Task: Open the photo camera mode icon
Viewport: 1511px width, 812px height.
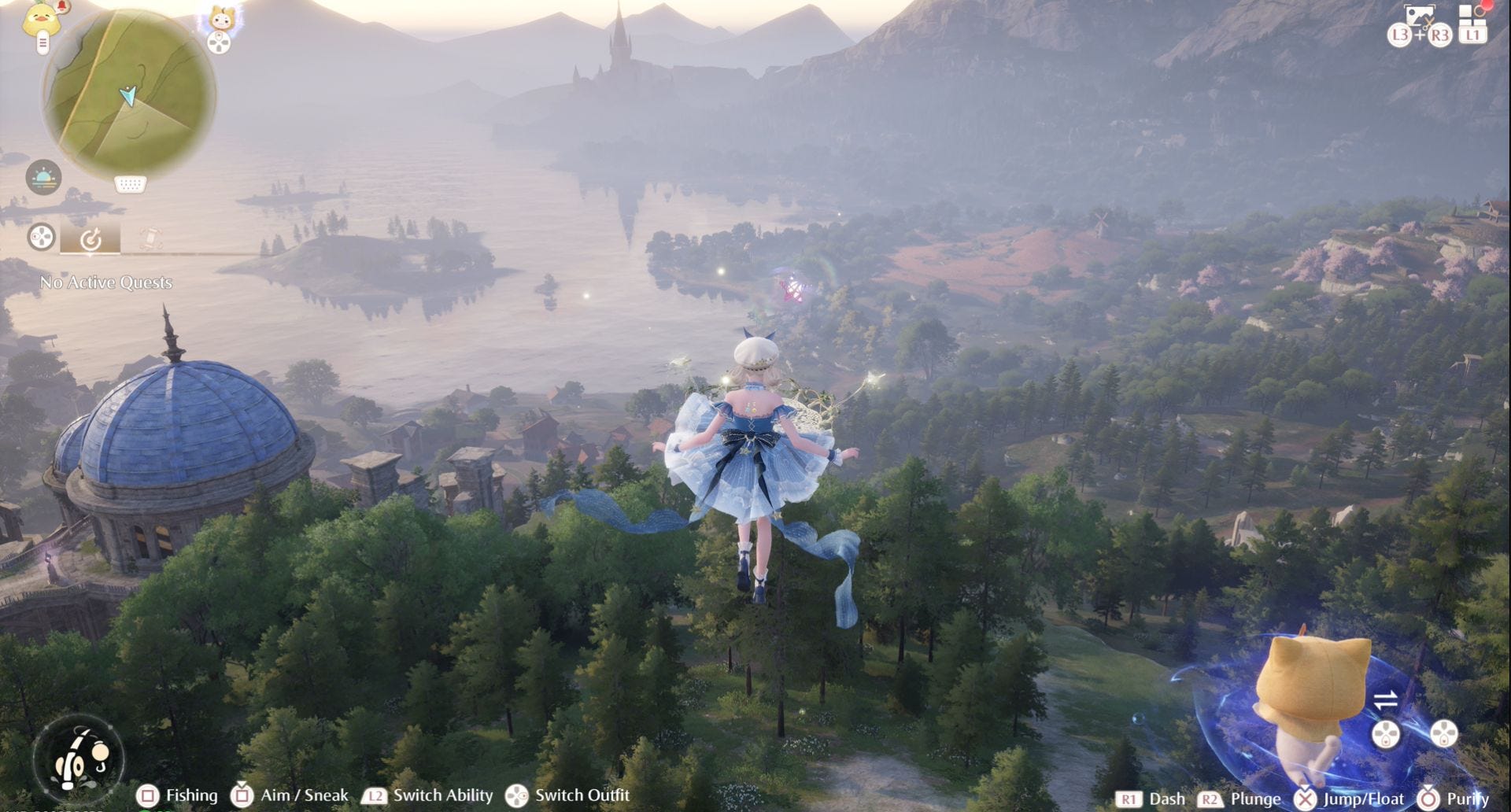Action: coord(1420,17)
